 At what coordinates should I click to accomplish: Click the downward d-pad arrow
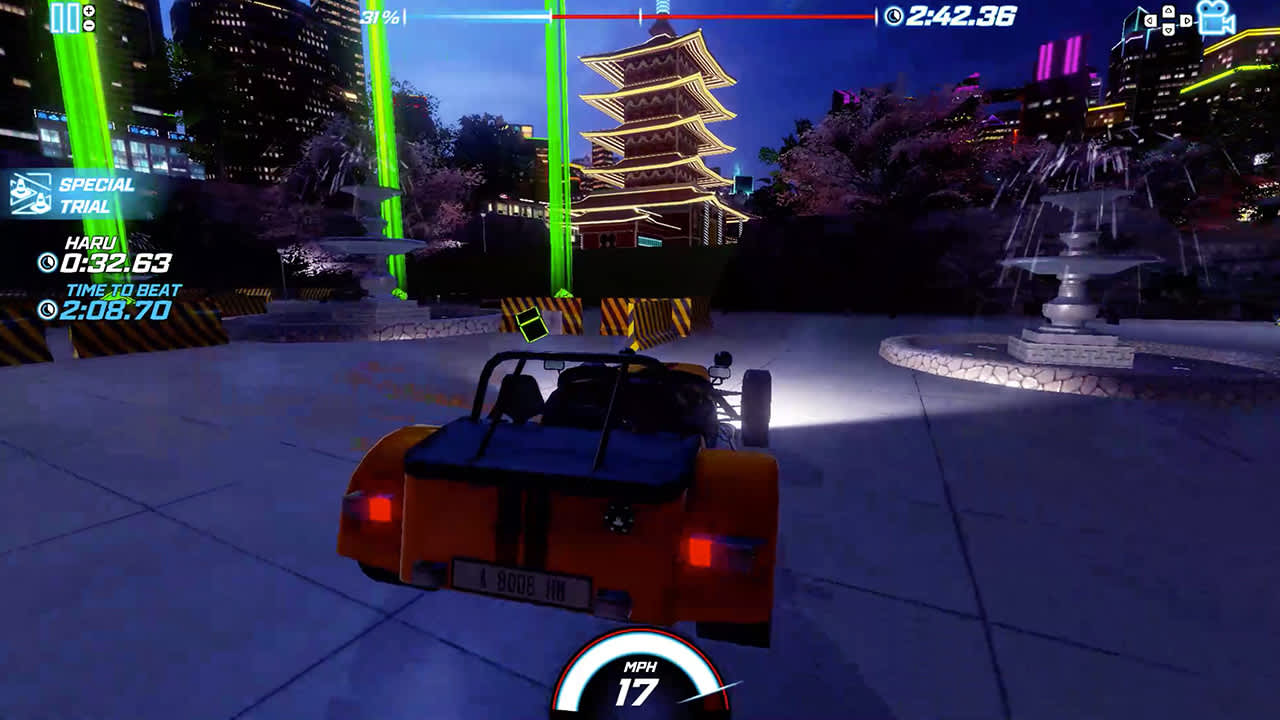point(1169,30)
